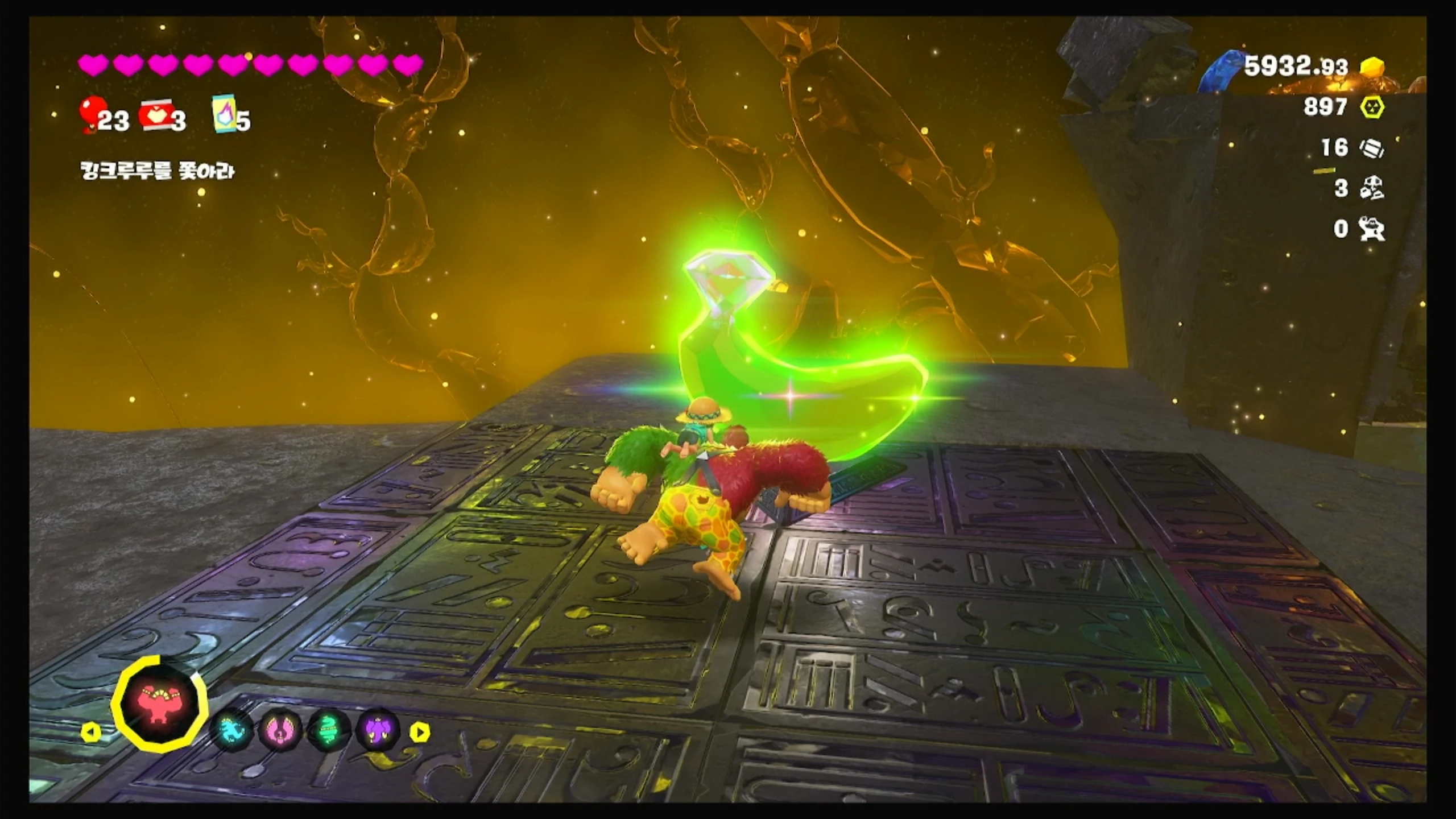The height and width of the screenshot is (819, 1456).
Task: Switch to the cyan Zebra Bananza icon
Action: 231,730
